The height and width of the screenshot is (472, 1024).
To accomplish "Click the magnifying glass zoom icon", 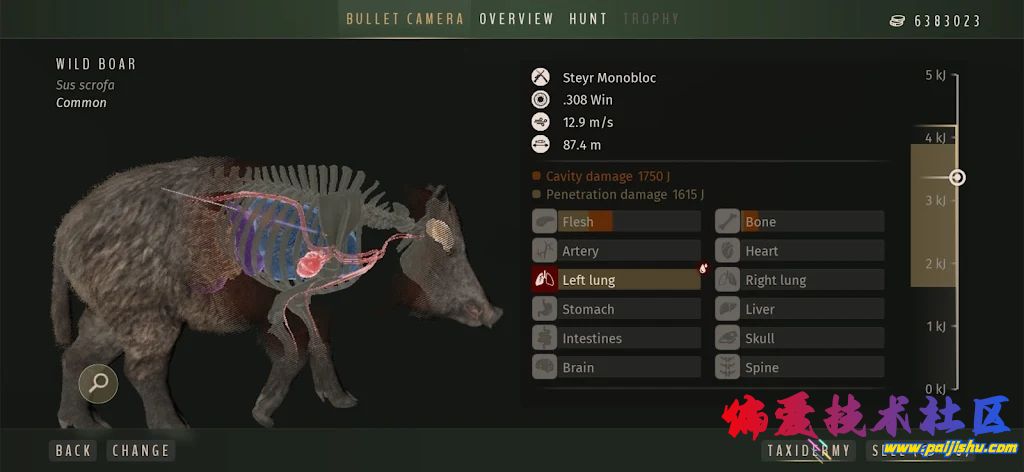I will coord(98,381).
